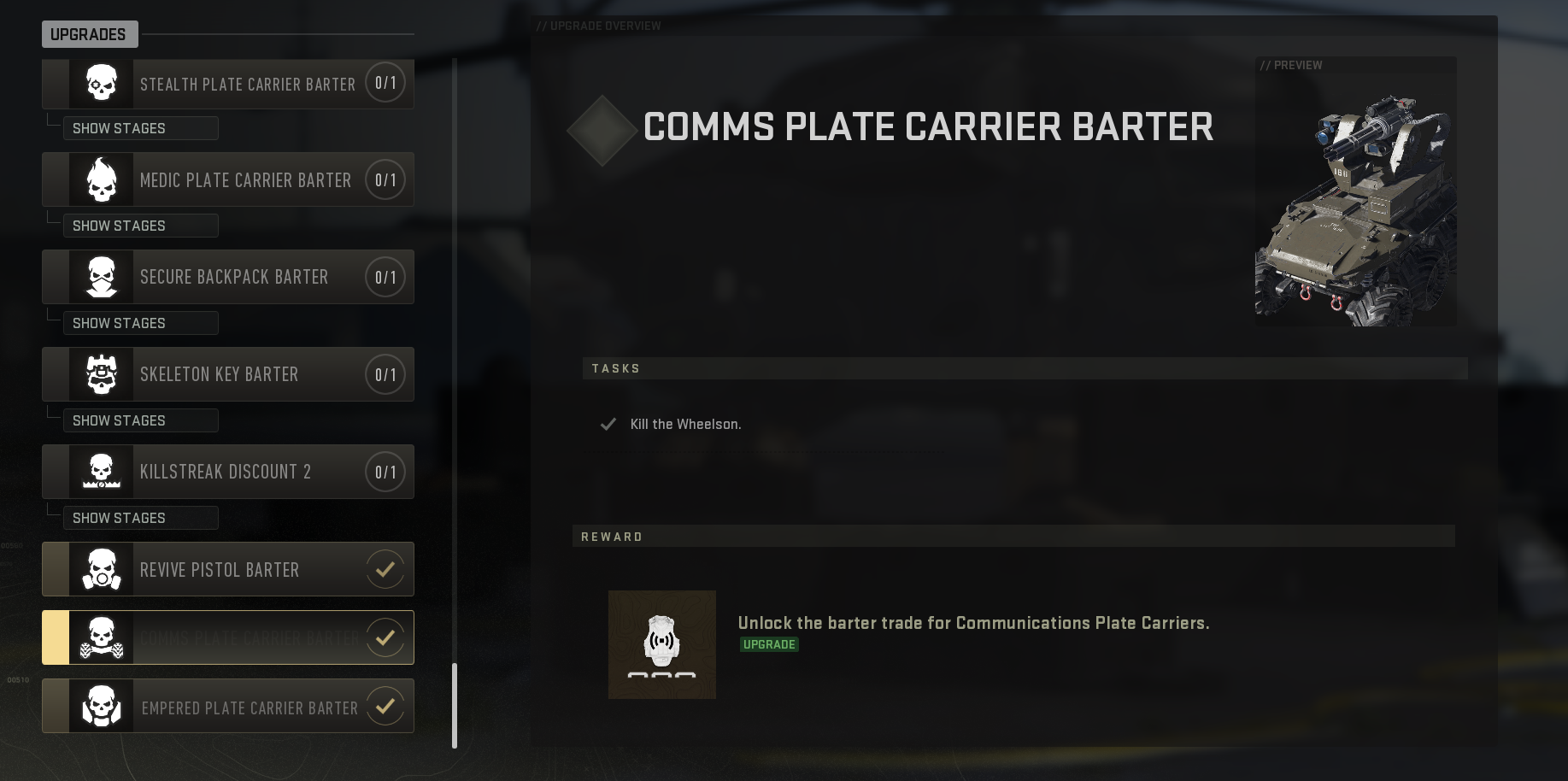1568x781 pixels.
Task: Select the Secure Backpack Barter skull icon
Action: point(100,276)
